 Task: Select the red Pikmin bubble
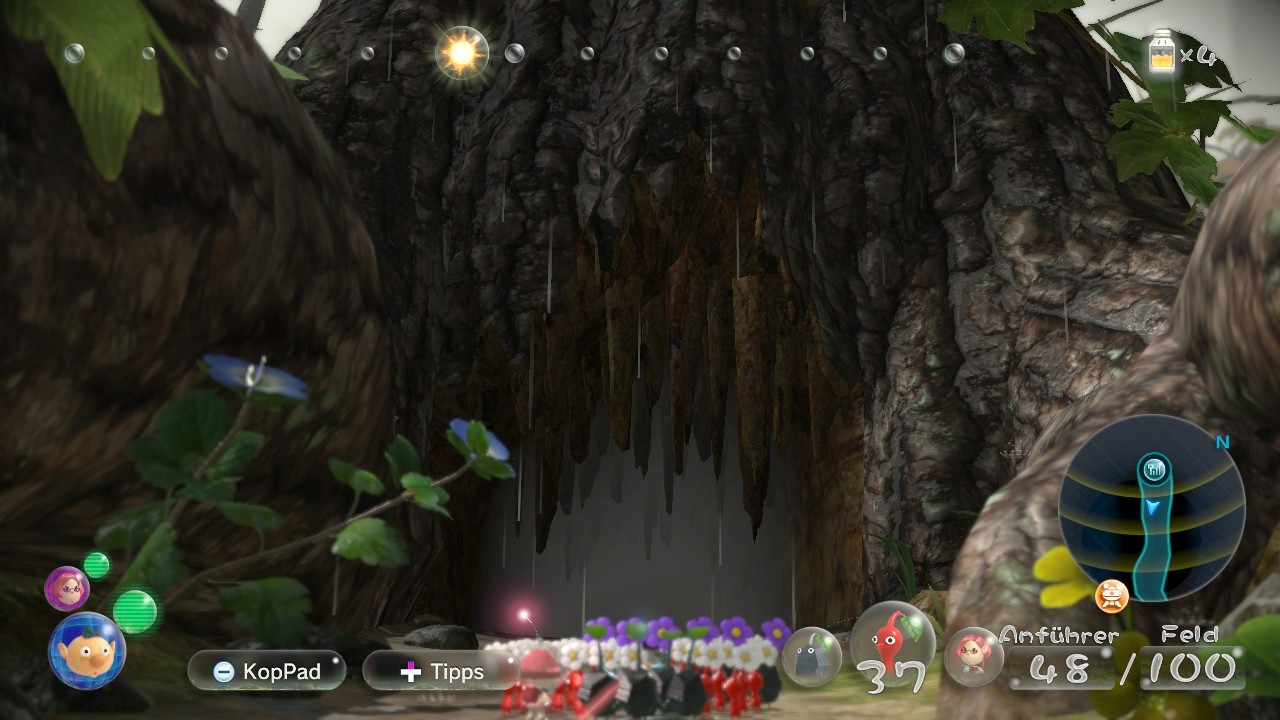click(893, 643)
